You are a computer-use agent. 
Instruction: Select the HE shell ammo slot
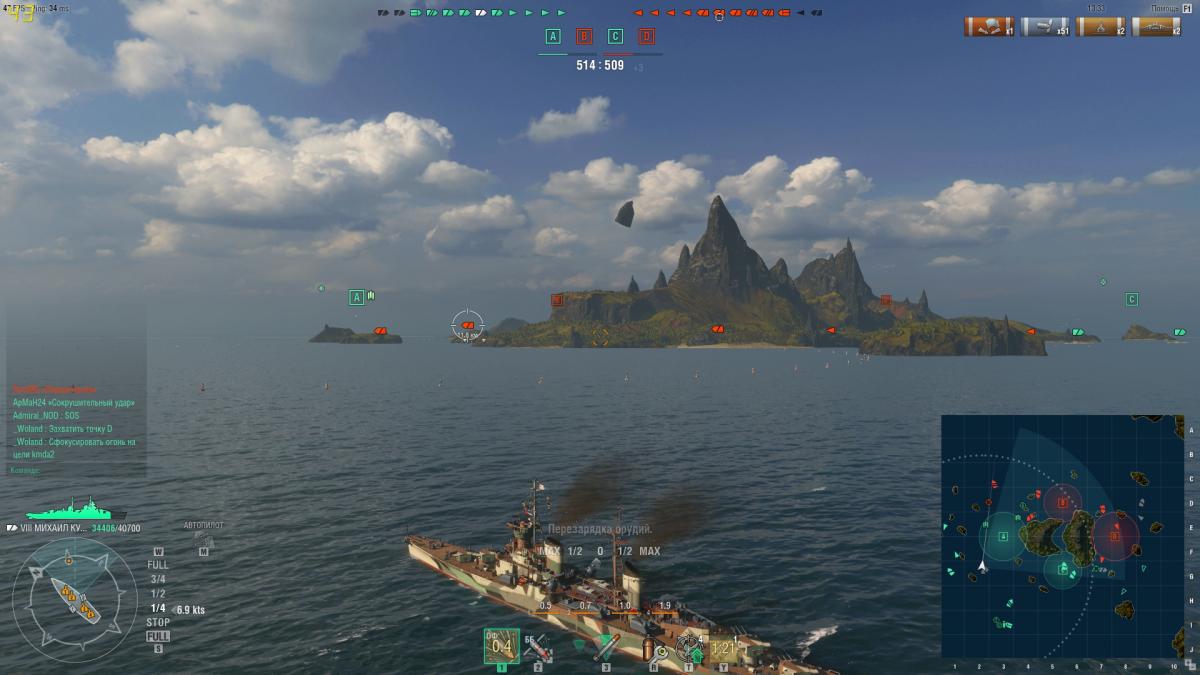(x=502, y=647)
